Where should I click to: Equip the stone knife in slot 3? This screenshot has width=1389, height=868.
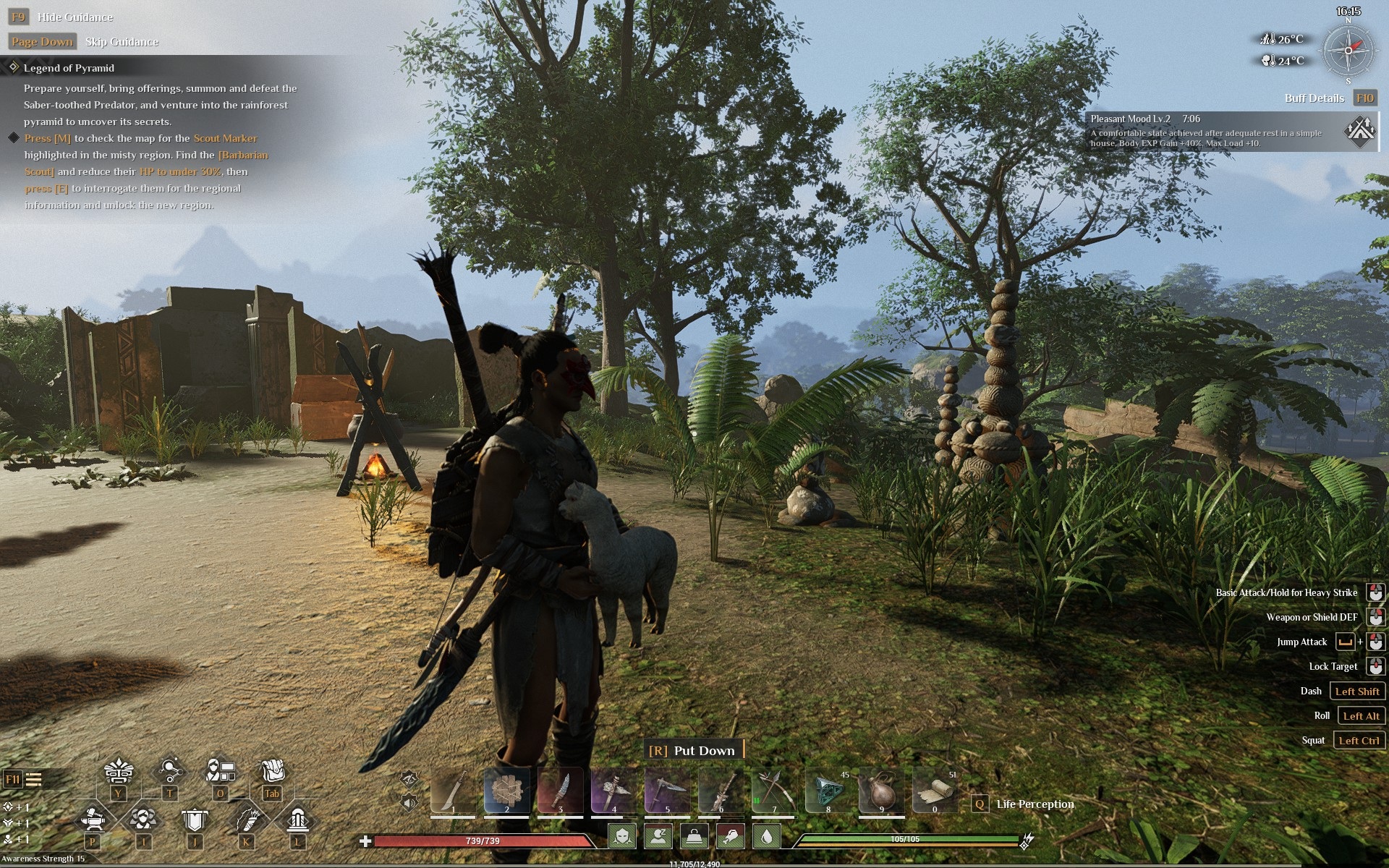click(x=560, y=791)
